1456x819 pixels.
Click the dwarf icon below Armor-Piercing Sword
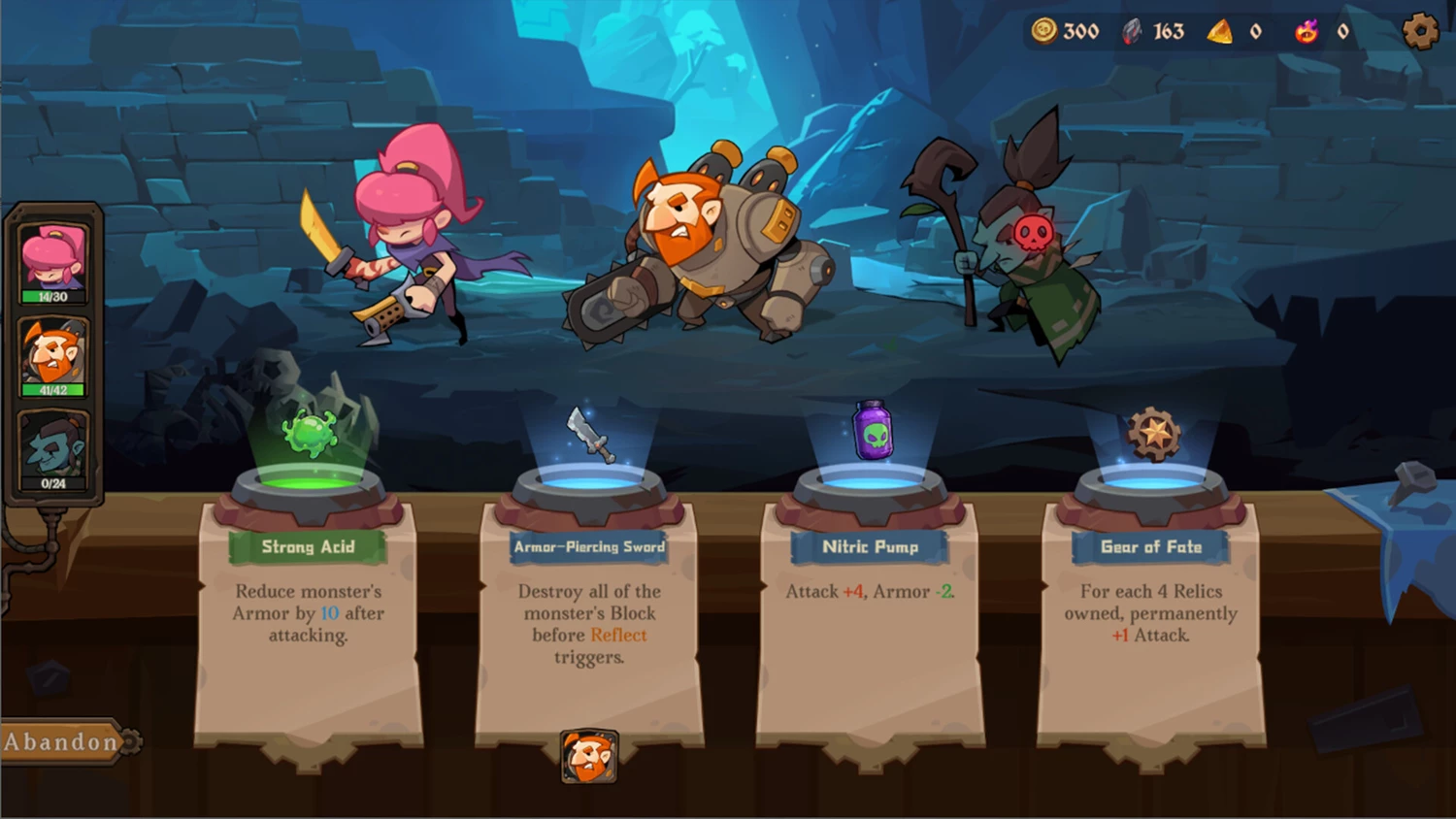[589, 757]
